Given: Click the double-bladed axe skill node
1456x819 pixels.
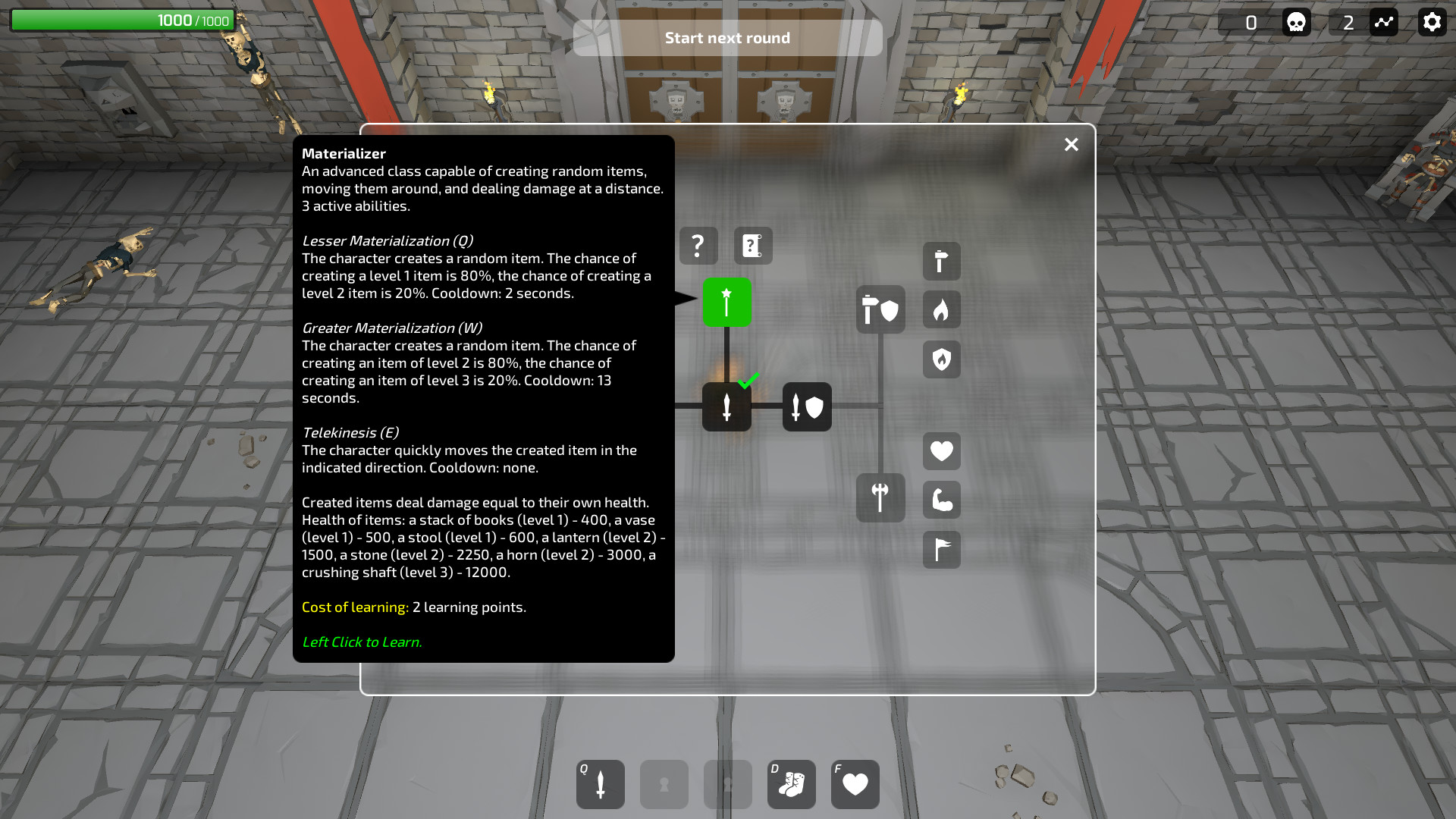Looking at the screenshot, I should coord(880,498).
